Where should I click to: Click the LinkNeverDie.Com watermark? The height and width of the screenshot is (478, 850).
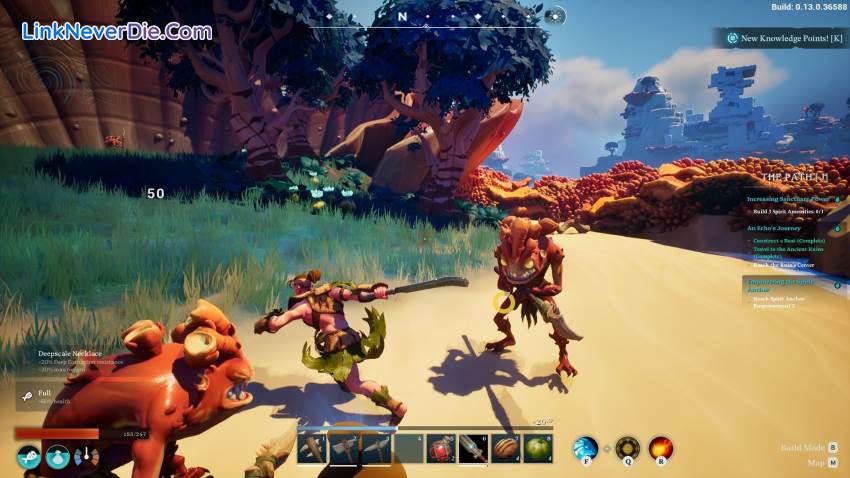point(116,31)
